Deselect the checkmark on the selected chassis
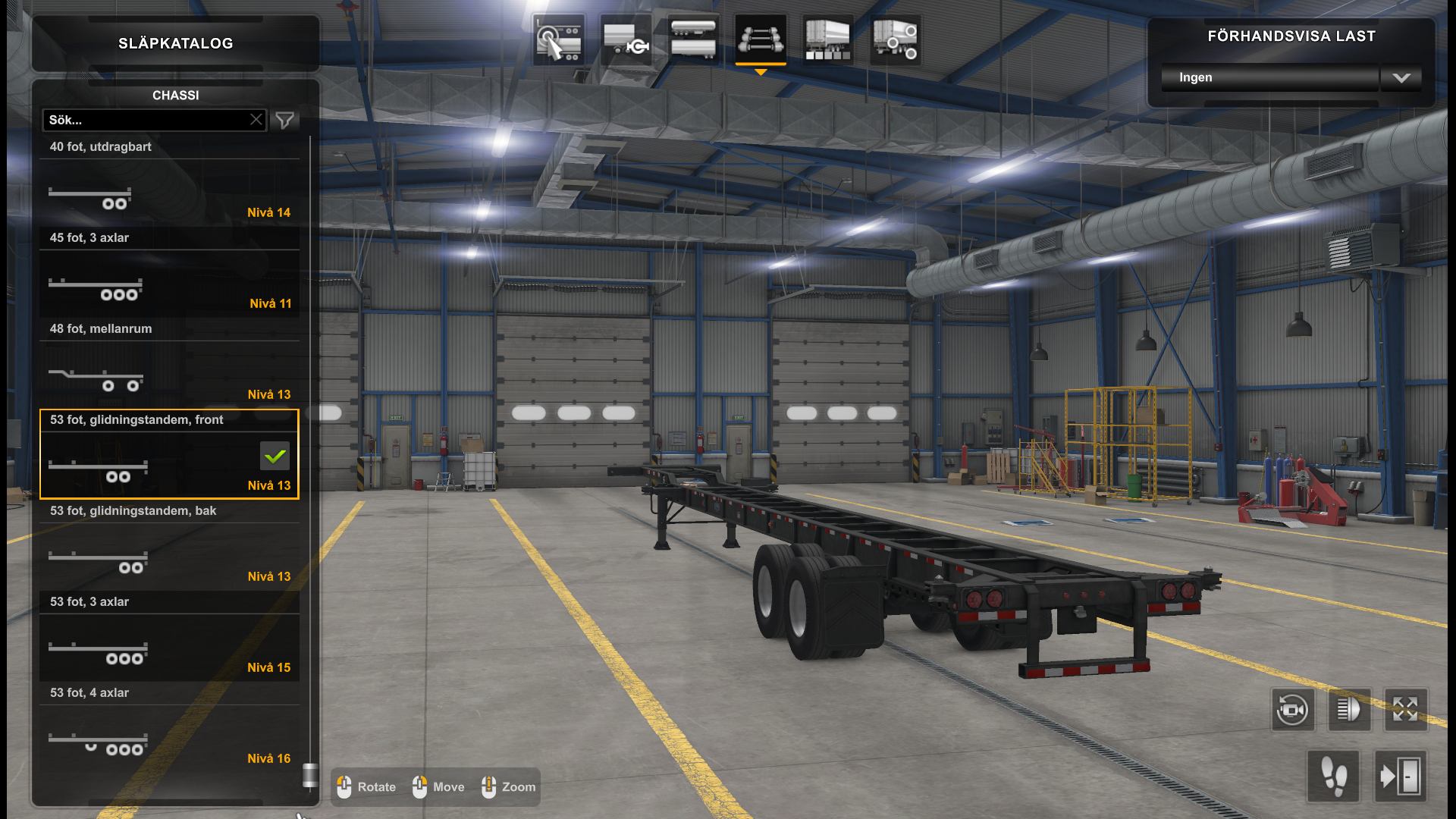Image resolution: width=1456 pixels, height=819 pixels. [x=275, y=456]
